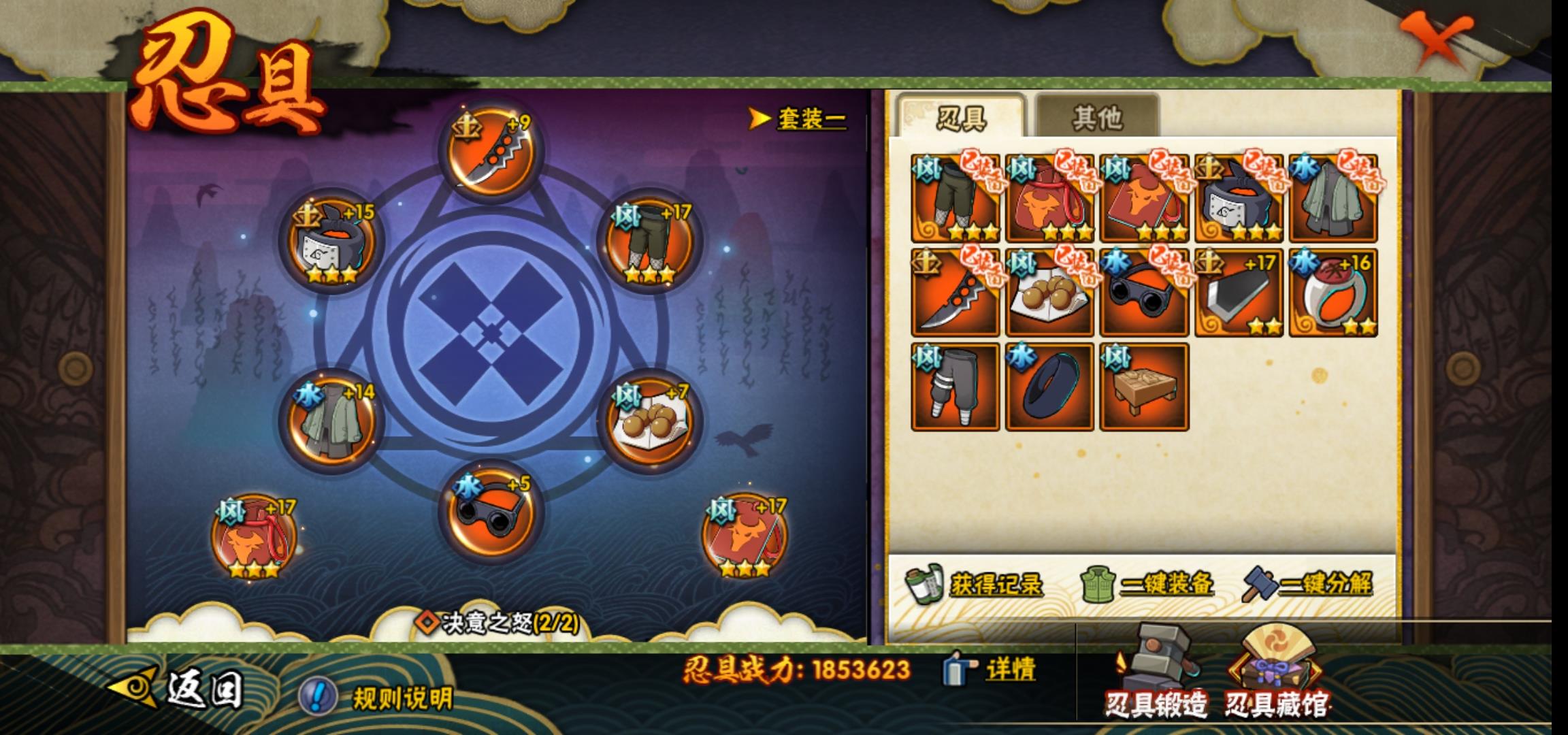Select the 忍具 tab
The height and width of the screenshot is (735, 1568).
coord(961,118)
